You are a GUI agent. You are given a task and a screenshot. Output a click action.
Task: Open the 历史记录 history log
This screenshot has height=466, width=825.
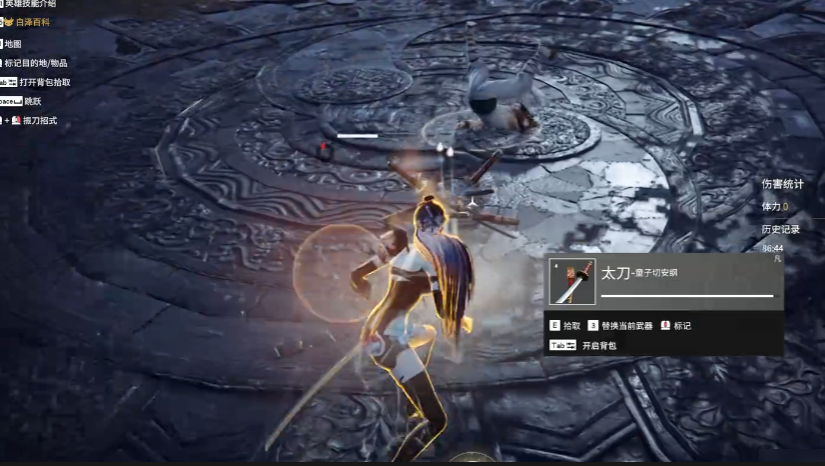(781, 229)
